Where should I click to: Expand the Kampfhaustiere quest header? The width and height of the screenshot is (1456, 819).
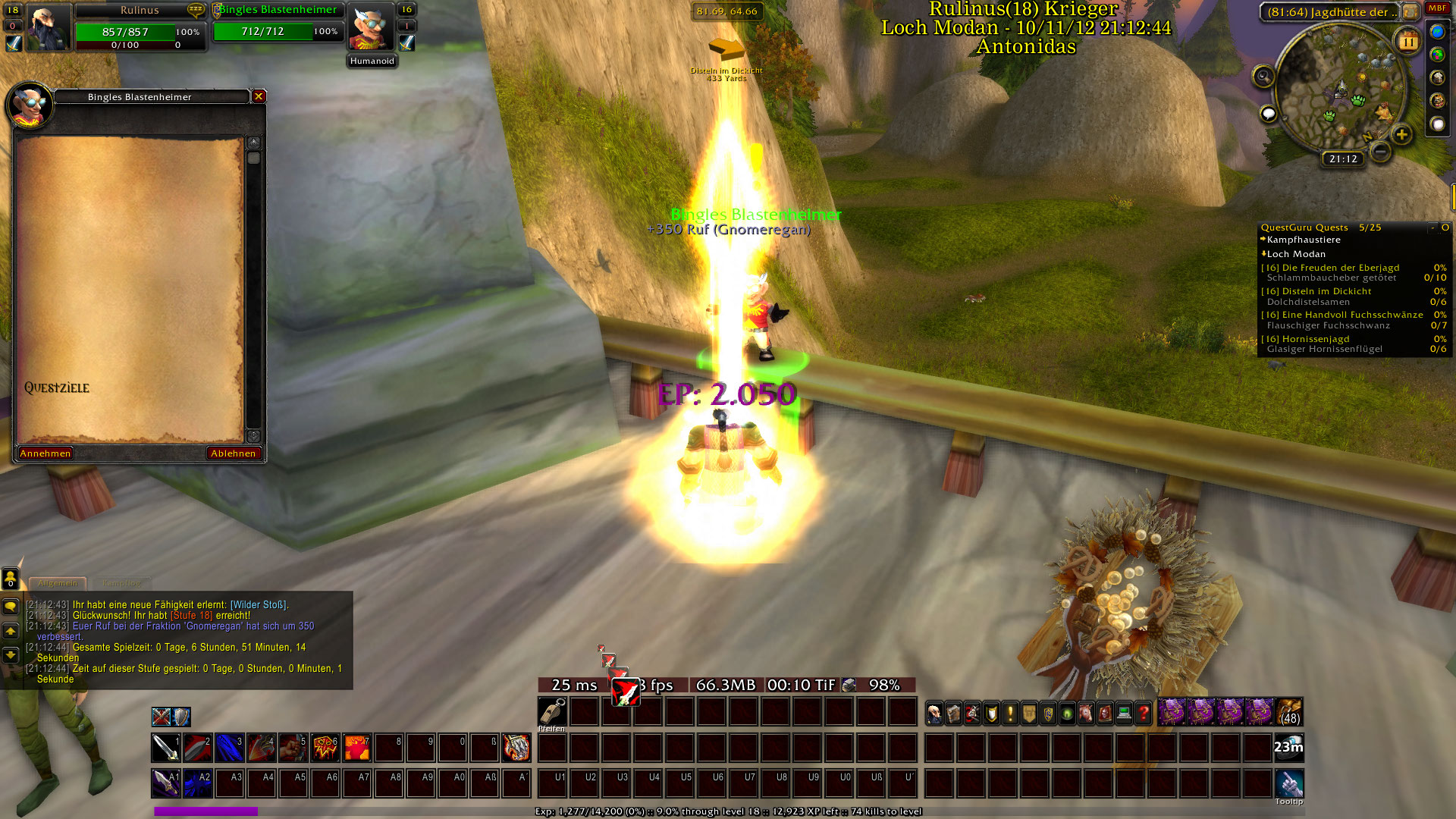(x=1304, y=240)
